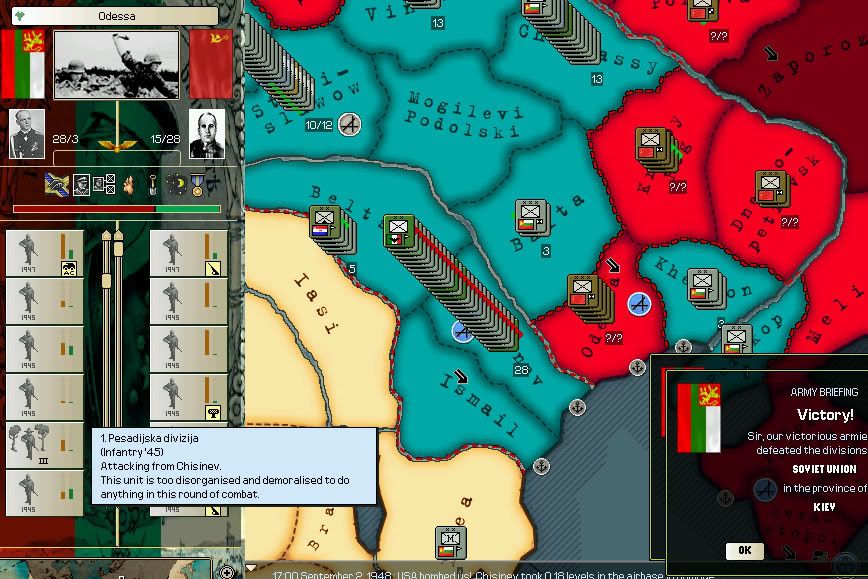Select the jungle infantry division card
868x579 pixels.
pyautogui.click(x=44, y=446)
